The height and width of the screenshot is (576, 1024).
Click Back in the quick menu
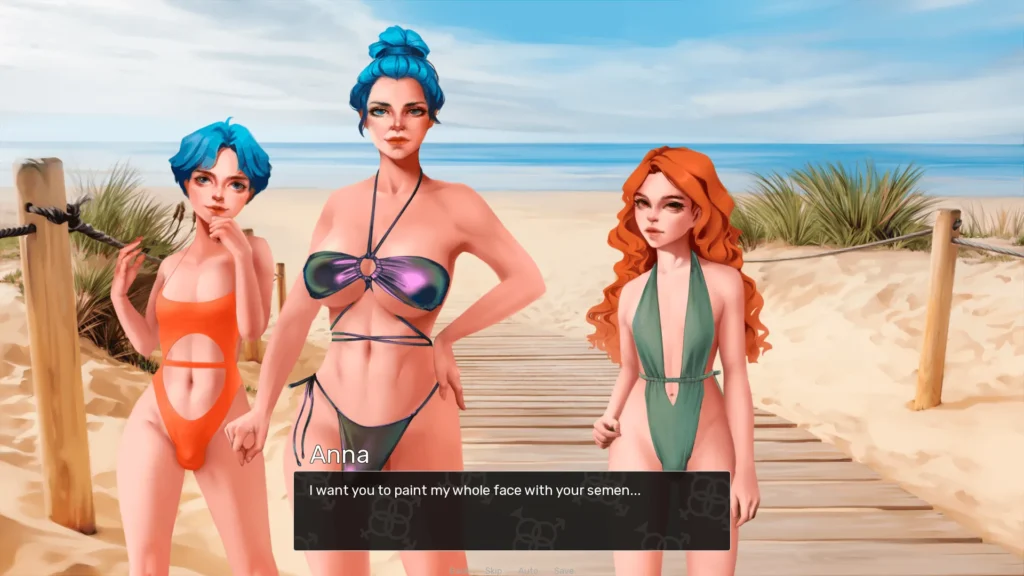(x=461, y=570)
